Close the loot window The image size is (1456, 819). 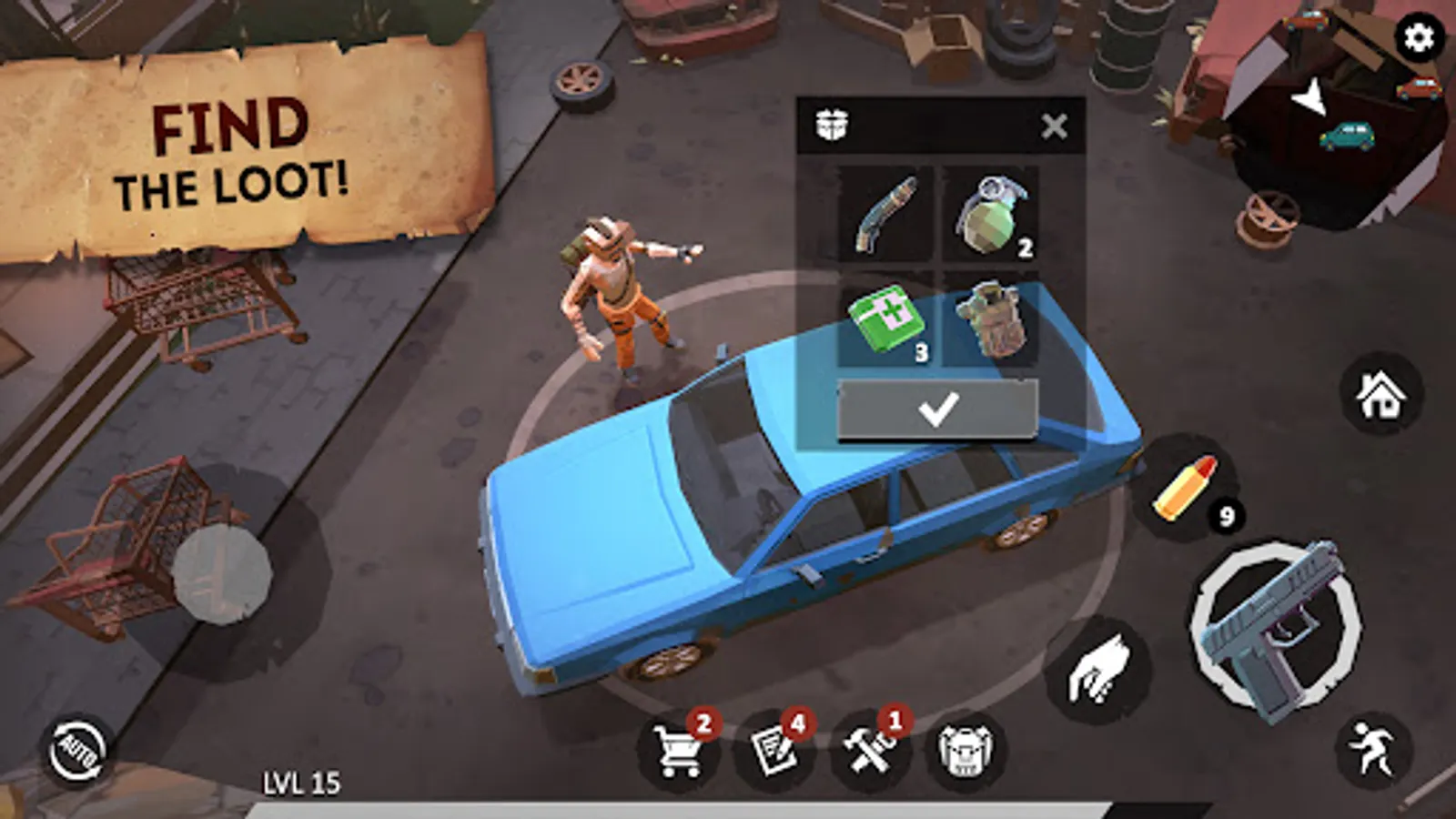pyautogui.click(x=1055, y=125)
